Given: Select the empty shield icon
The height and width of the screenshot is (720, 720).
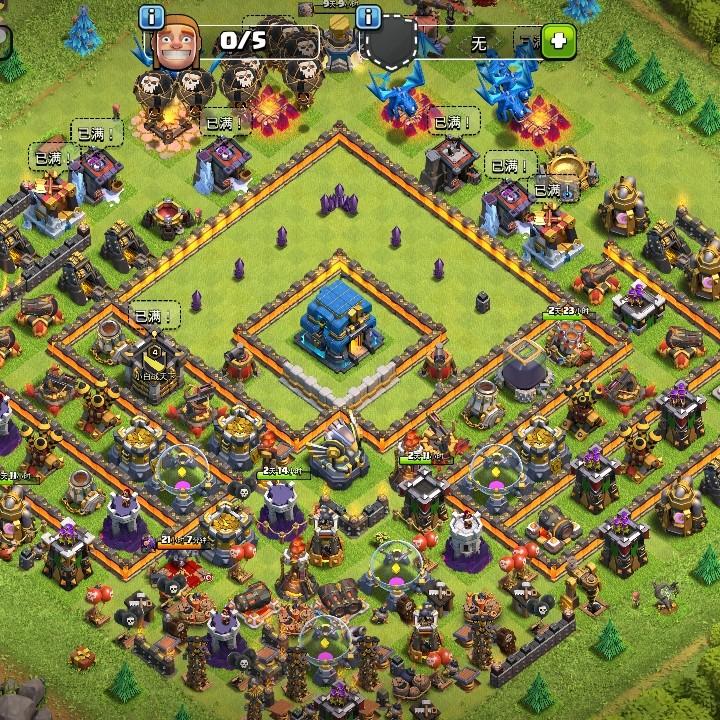Looking at the screenshot, I should pos(390,44).
